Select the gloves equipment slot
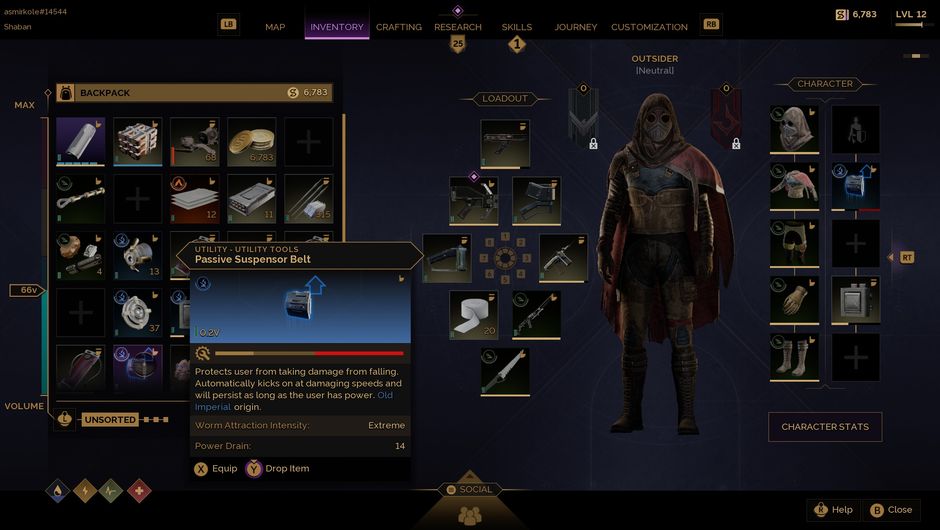The width and height of the screenshot is (940, 530). pyautogui.click(x=795, y=300)
